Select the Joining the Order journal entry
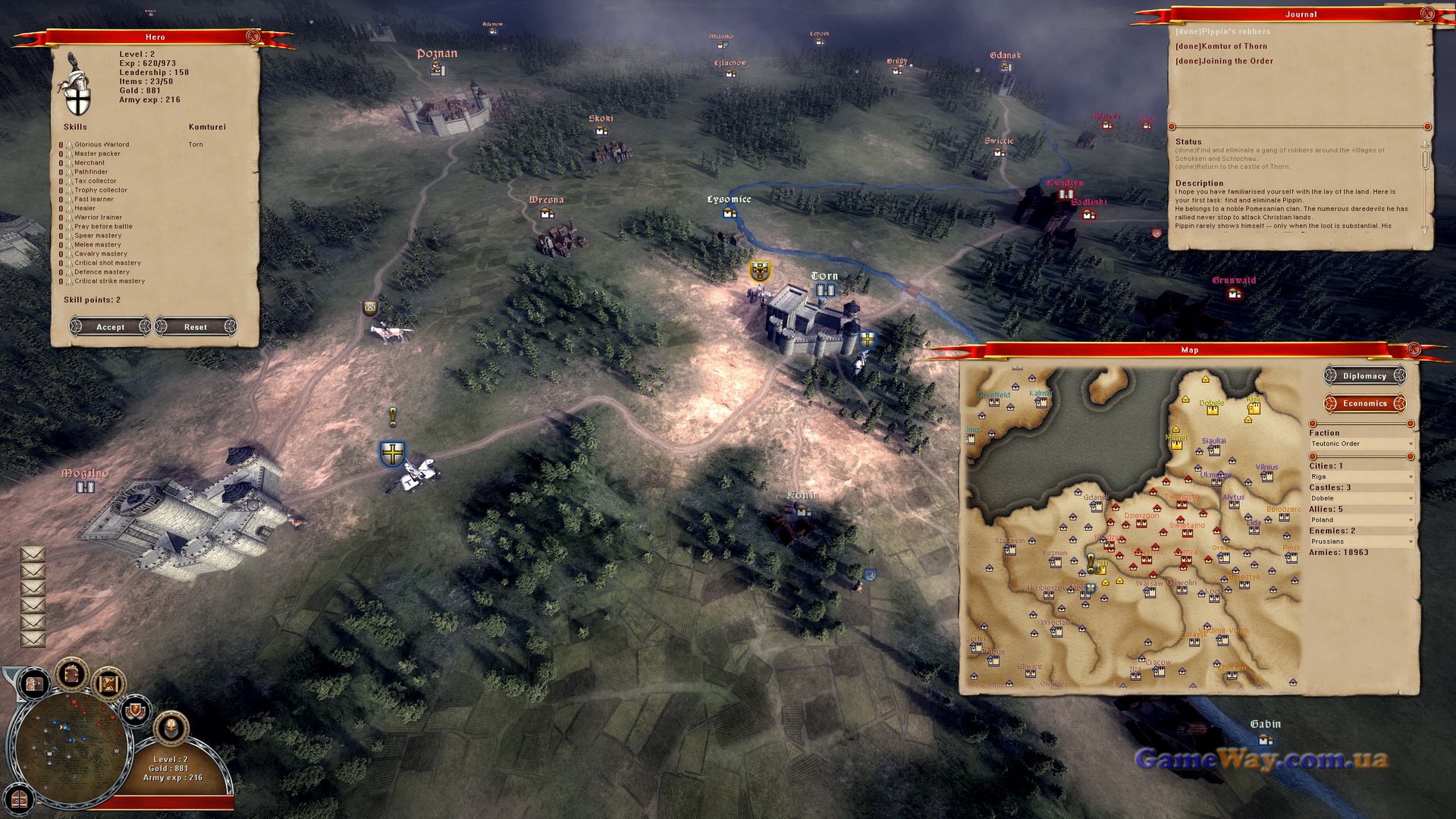Viewport: 1456px width, 819px height. pos(1224,61)
